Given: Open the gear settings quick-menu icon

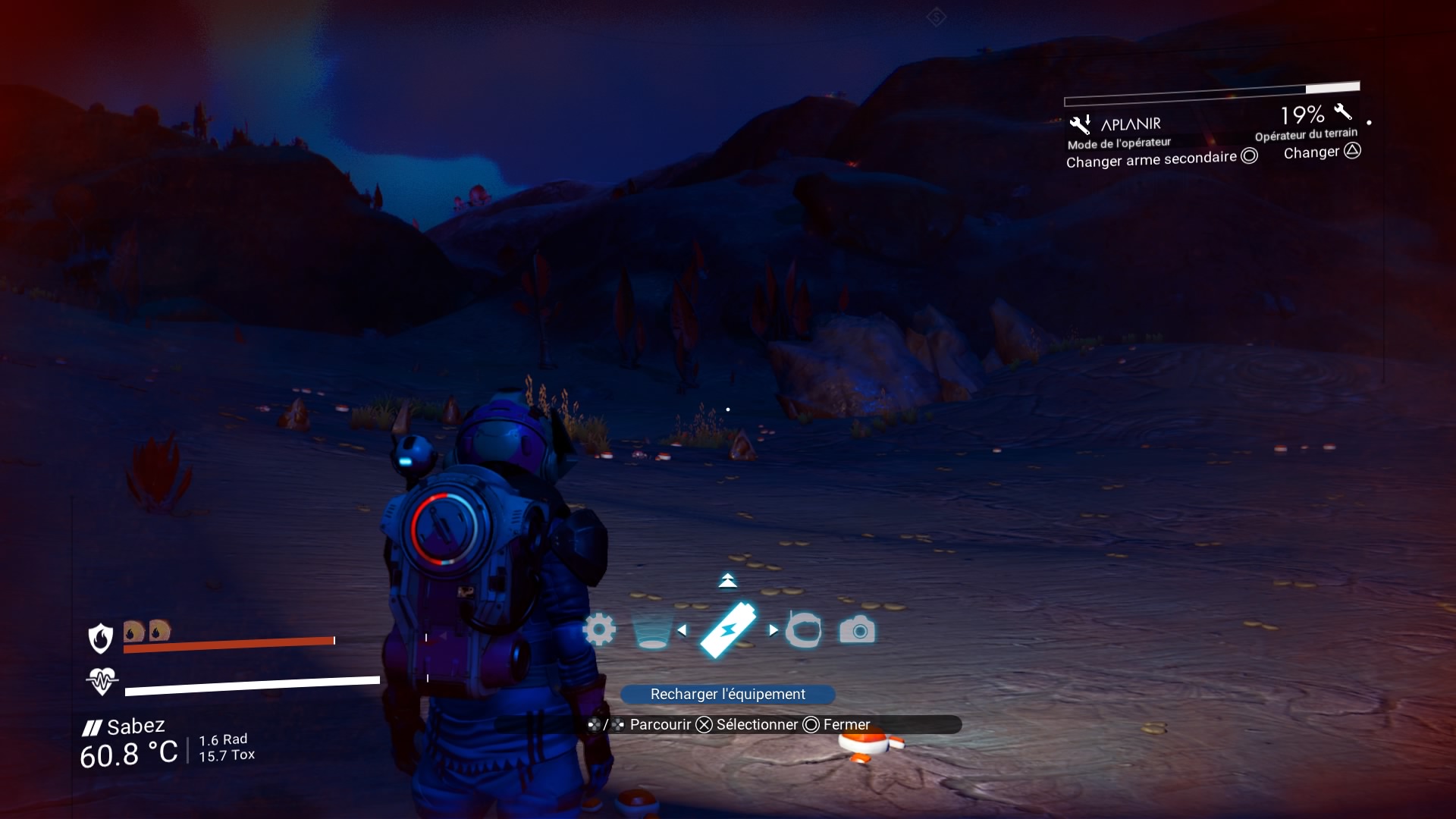Looking at the screenshot, I should coord(599,629).
